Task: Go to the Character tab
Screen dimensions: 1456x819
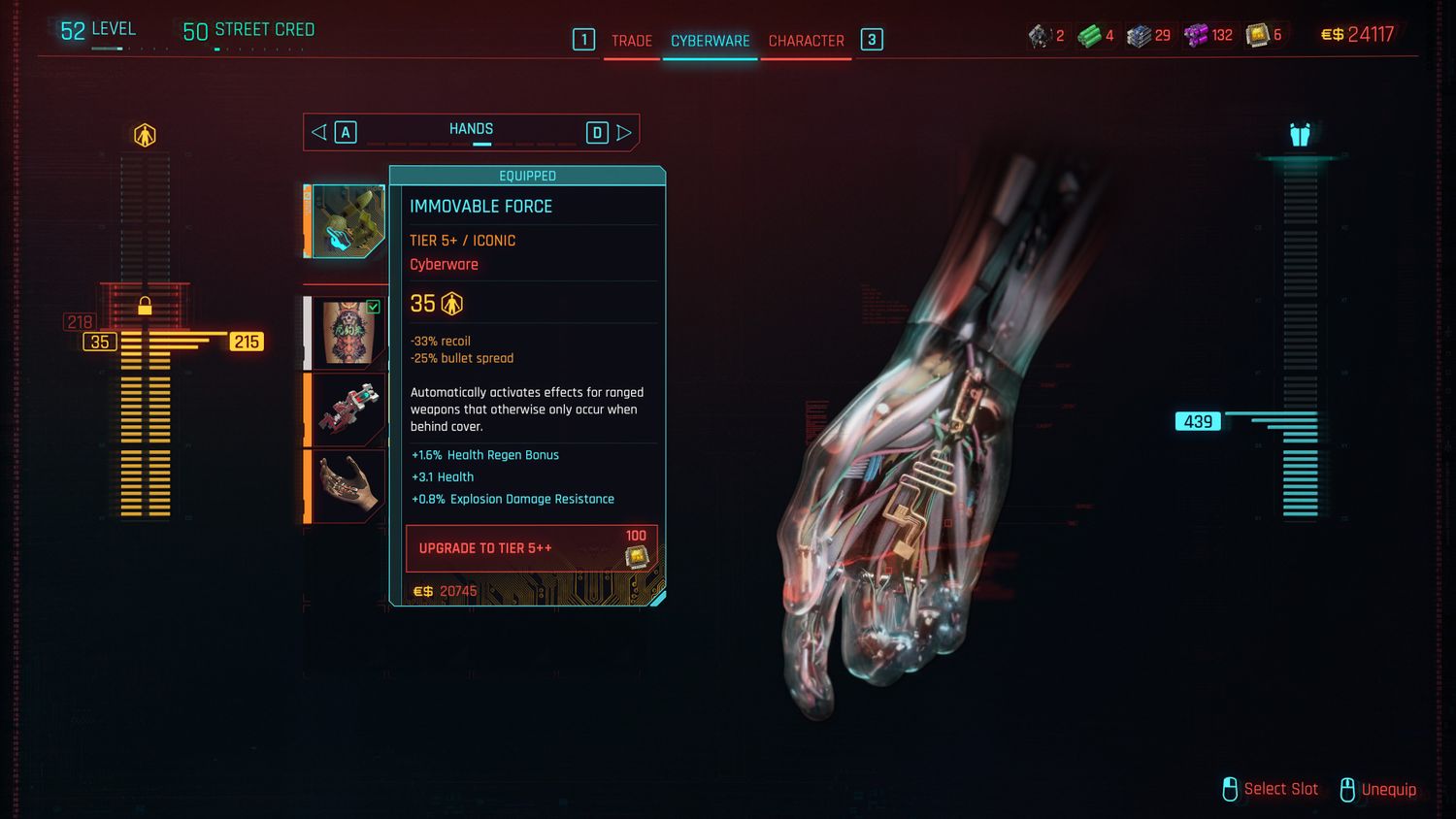Action: 806,41
